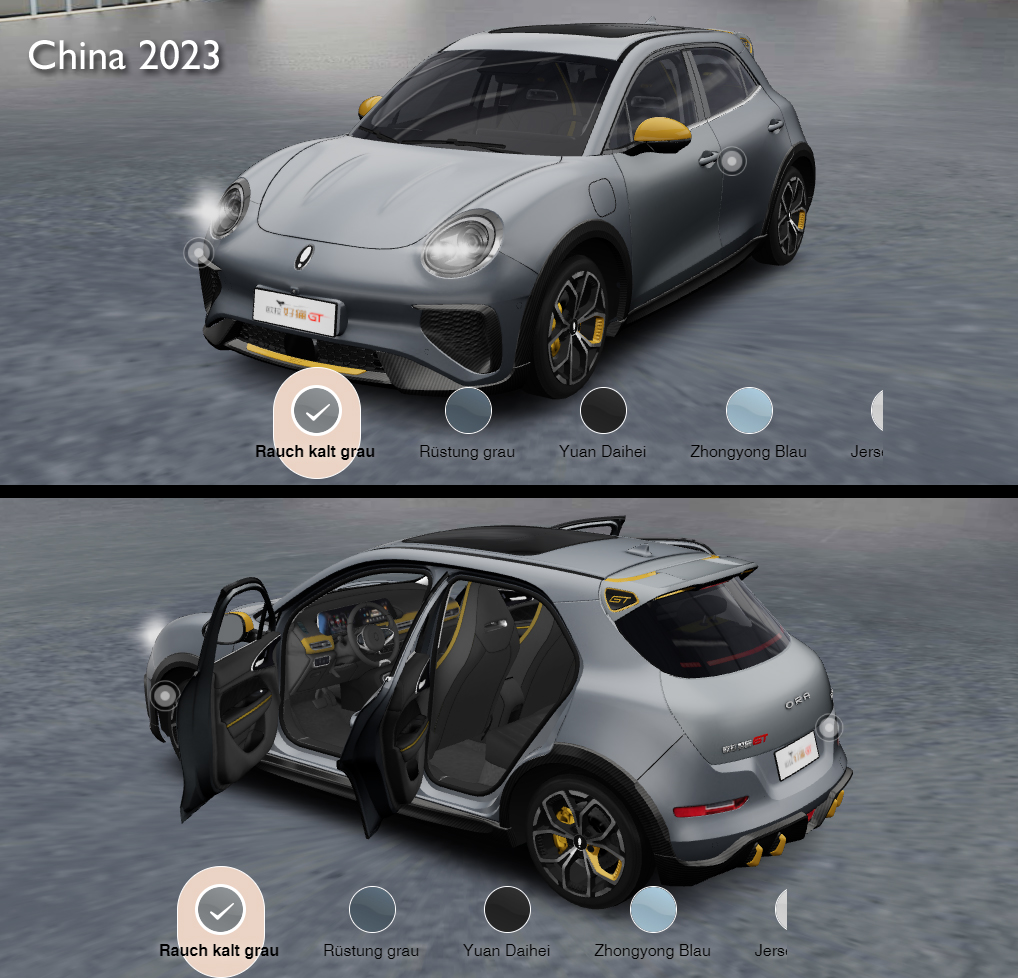Click the checked Rauch kalt grau swatch below the open-door car

220,910
